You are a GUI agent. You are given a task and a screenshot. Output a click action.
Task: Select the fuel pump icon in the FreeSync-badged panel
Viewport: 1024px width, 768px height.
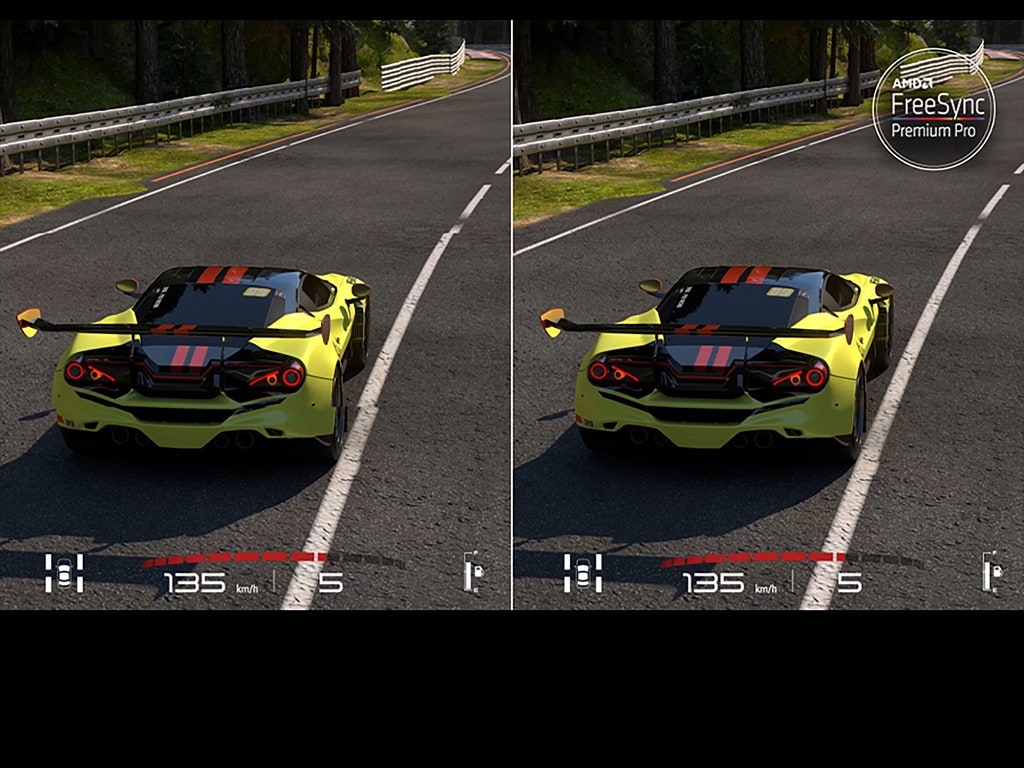click(992, 573)
